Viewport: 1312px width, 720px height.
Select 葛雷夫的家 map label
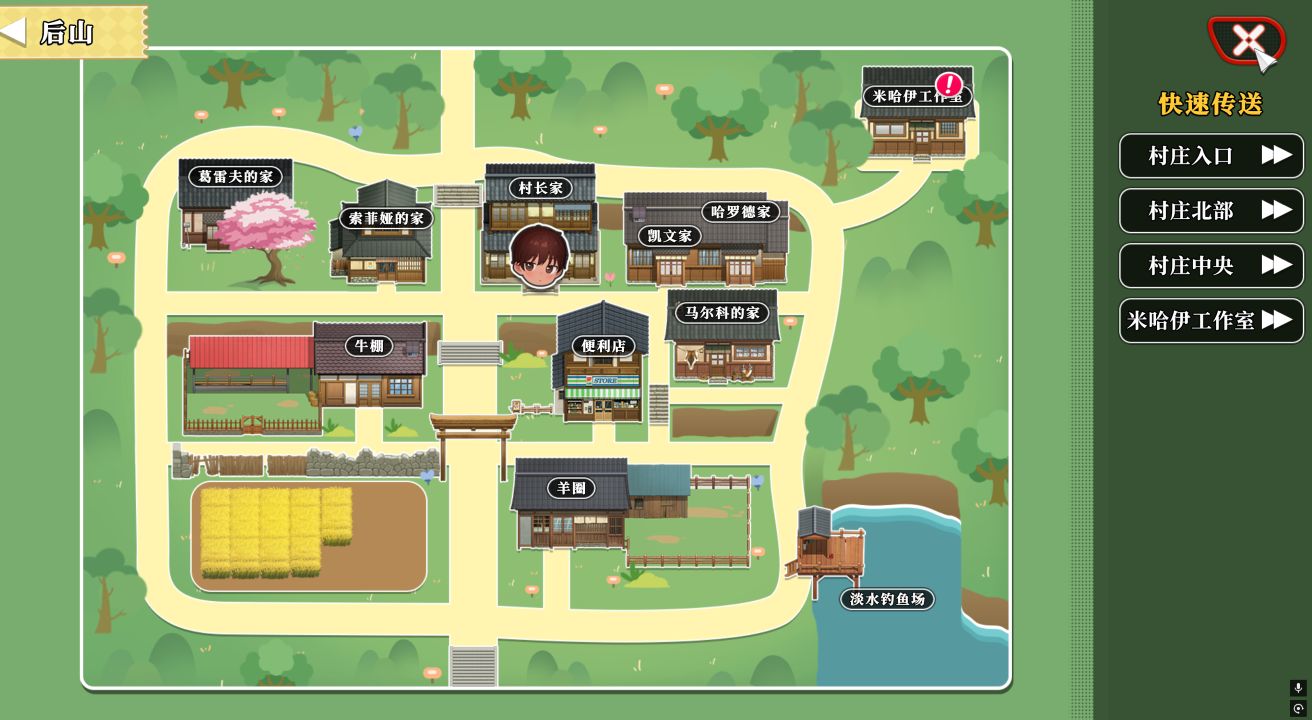(x=235, y=177)
